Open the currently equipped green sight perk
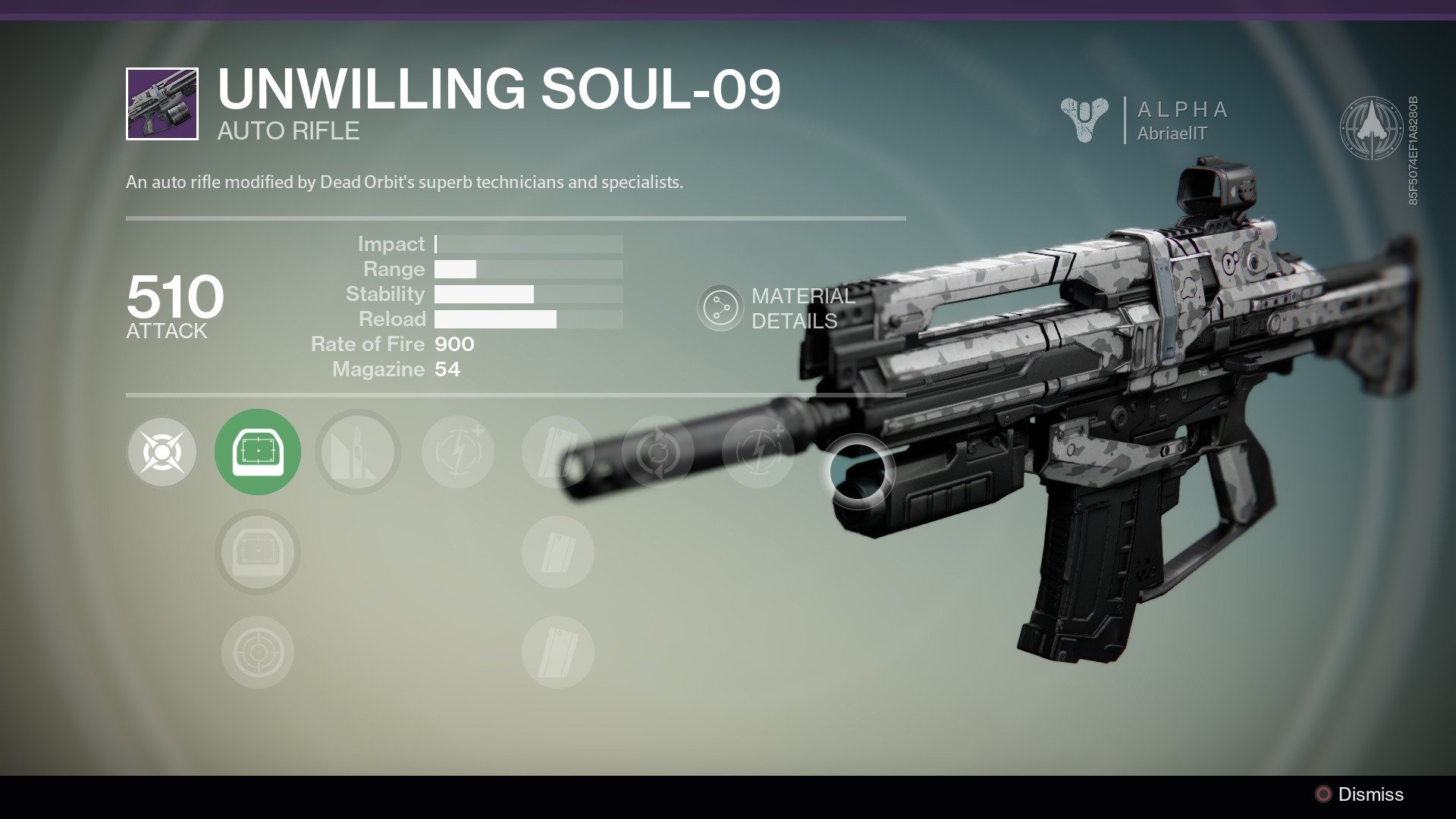The height and width of the screenshot is (819, 1456). tap(258, 451)
